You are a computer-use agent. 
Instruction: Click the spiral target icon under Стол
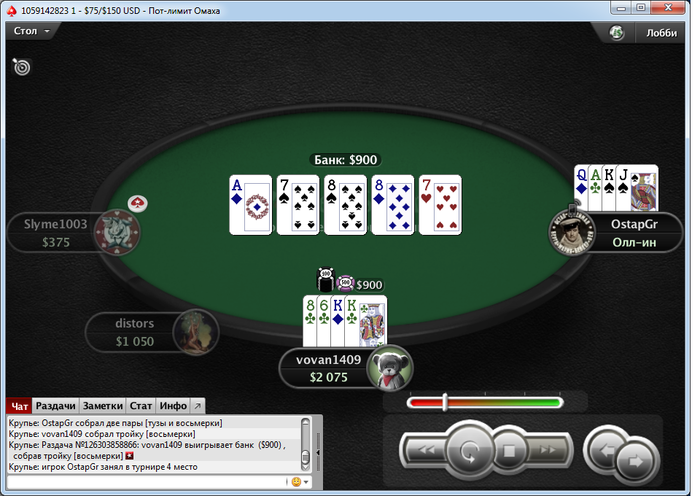(21, 67)
